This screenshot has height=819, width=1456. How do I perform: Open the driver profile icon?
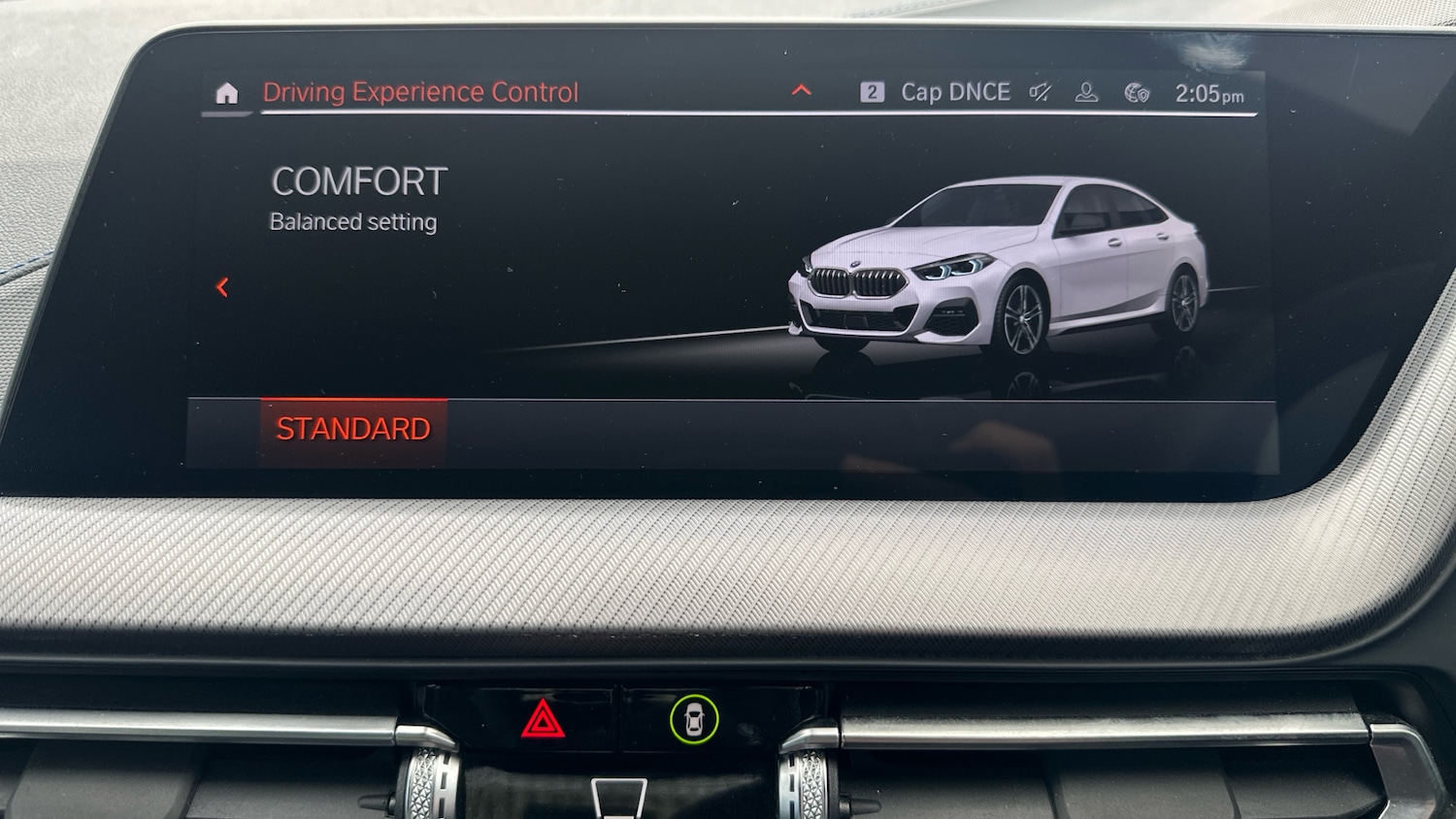(1084, 92)
